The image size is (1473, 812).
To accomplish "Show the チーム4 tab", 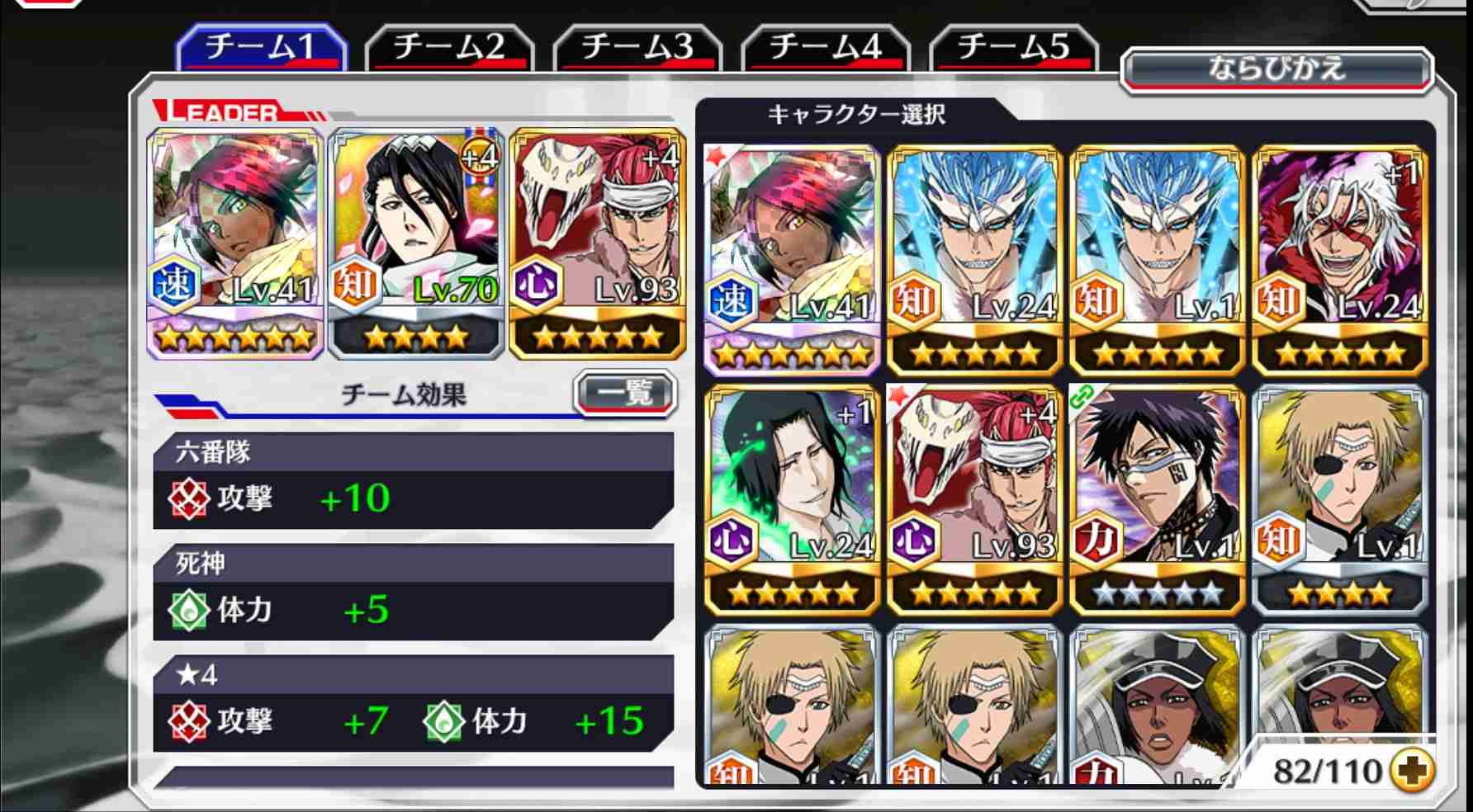I will [826, 47].
